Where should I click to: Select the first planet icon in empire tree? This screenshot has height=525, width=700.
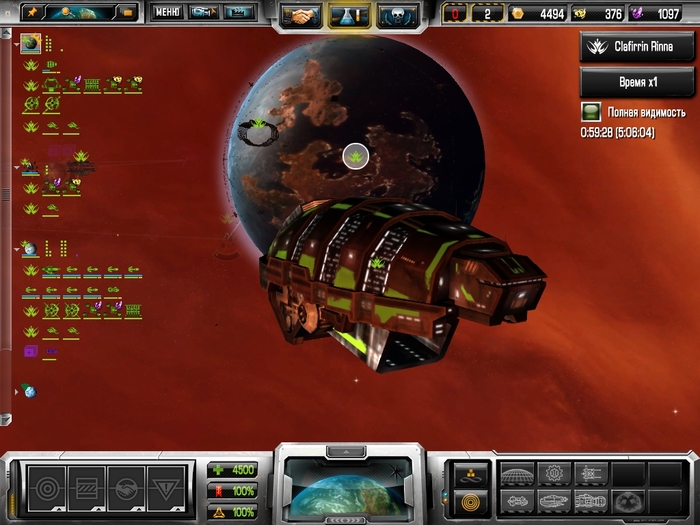tap(31, 43)
